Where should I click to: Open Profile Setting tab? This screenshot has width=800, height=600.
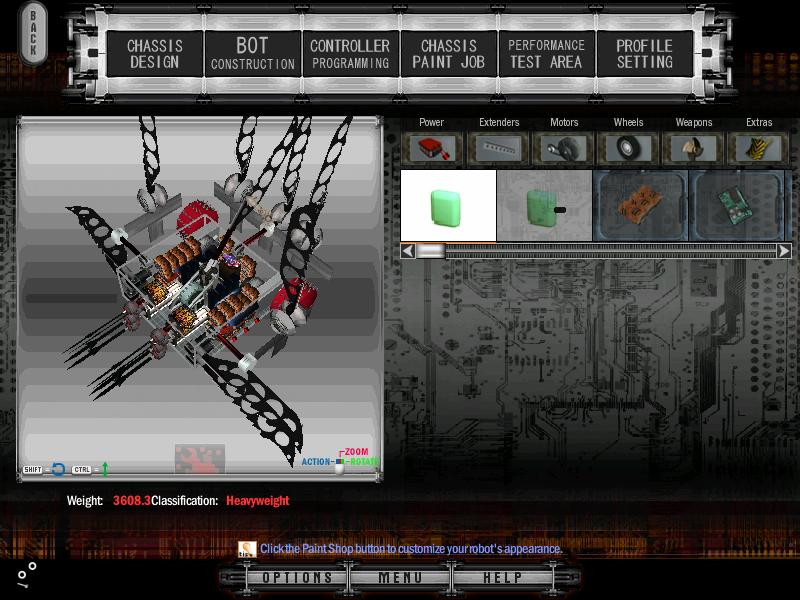[x=644, y=54]
